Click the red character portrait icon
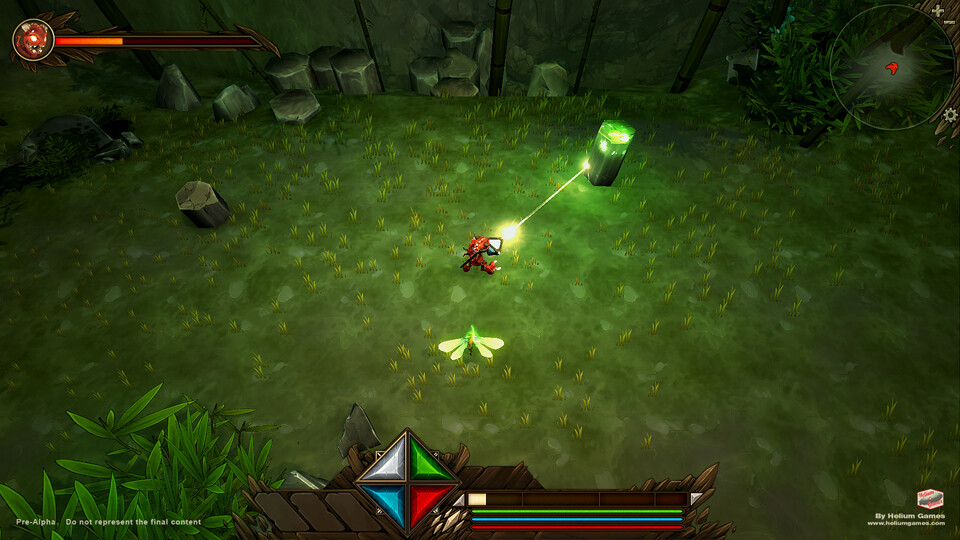Screen dimensions: 960x540 point(32,40)
